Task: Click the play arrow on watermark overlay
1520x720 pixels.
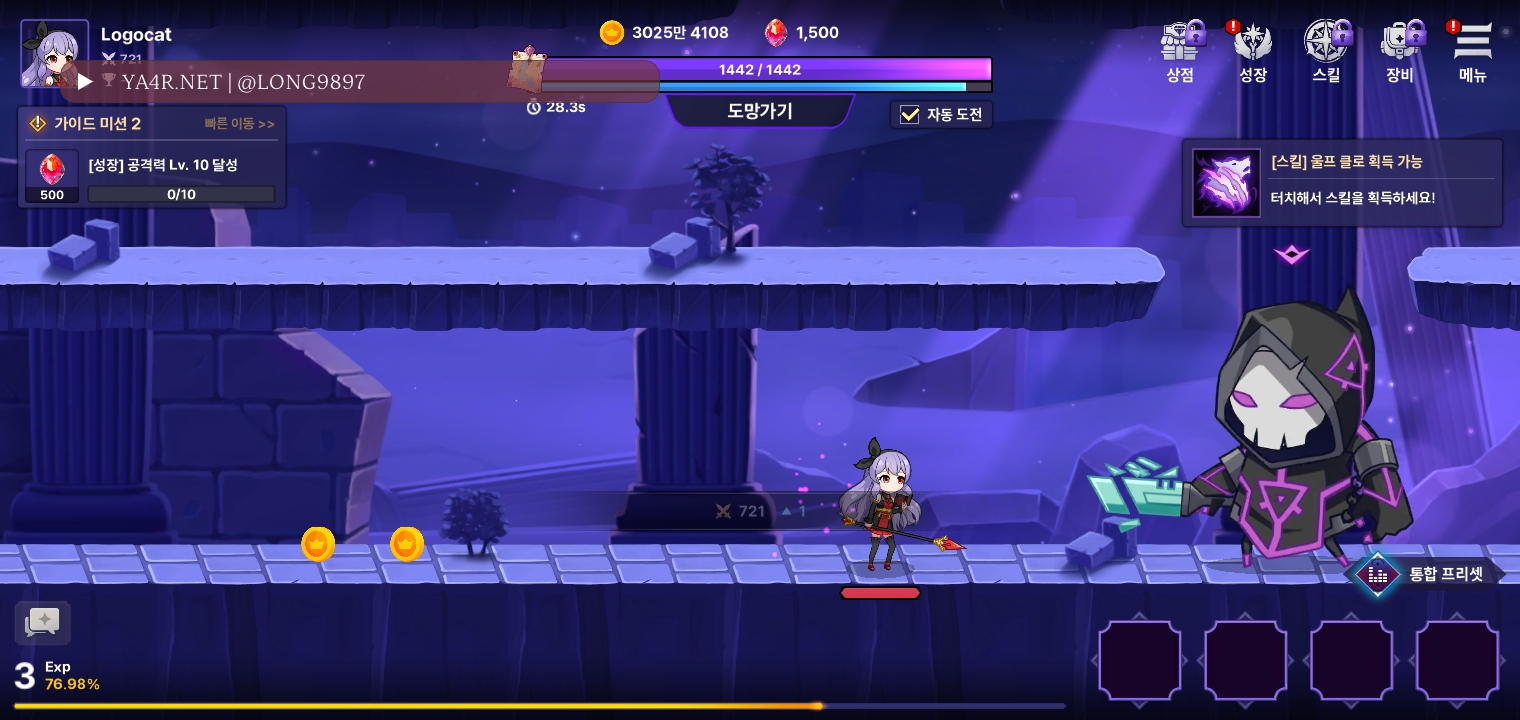Action: (x=85, y=82)
